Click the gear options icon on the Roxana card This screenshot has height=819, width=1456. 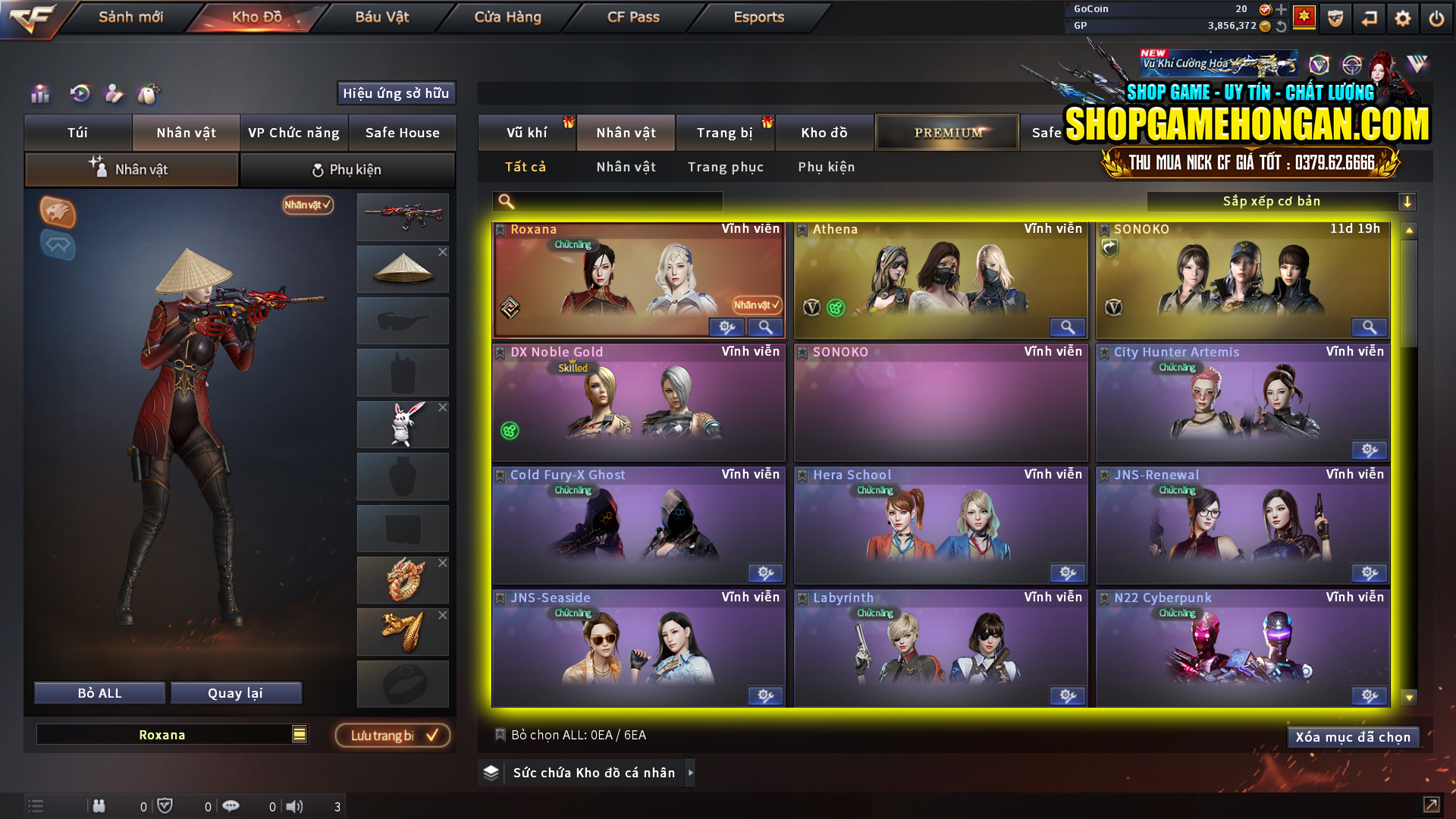pos(726,327)
